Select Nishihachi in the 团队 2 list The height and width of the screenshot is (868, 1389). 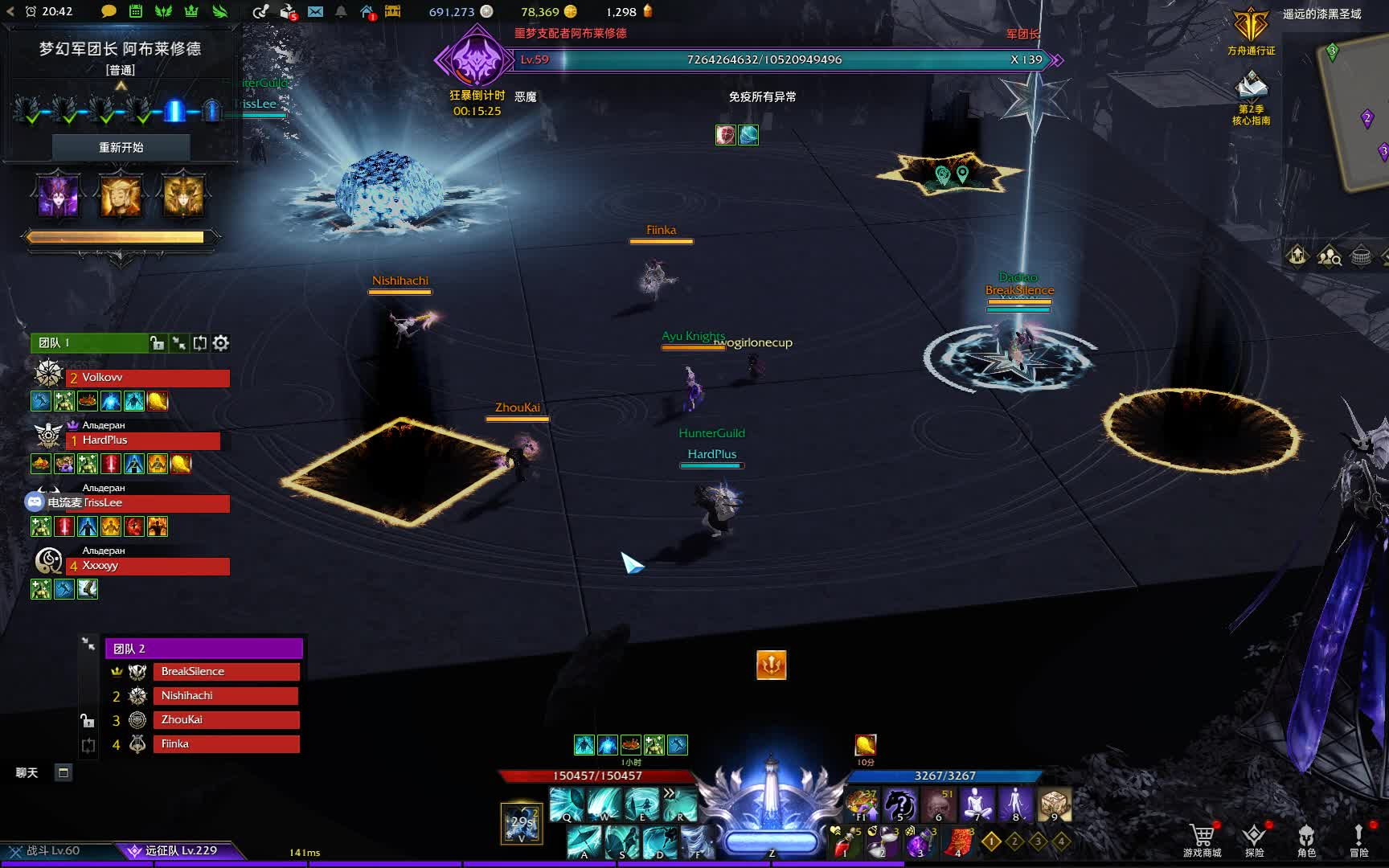click(x=225, y=696)
